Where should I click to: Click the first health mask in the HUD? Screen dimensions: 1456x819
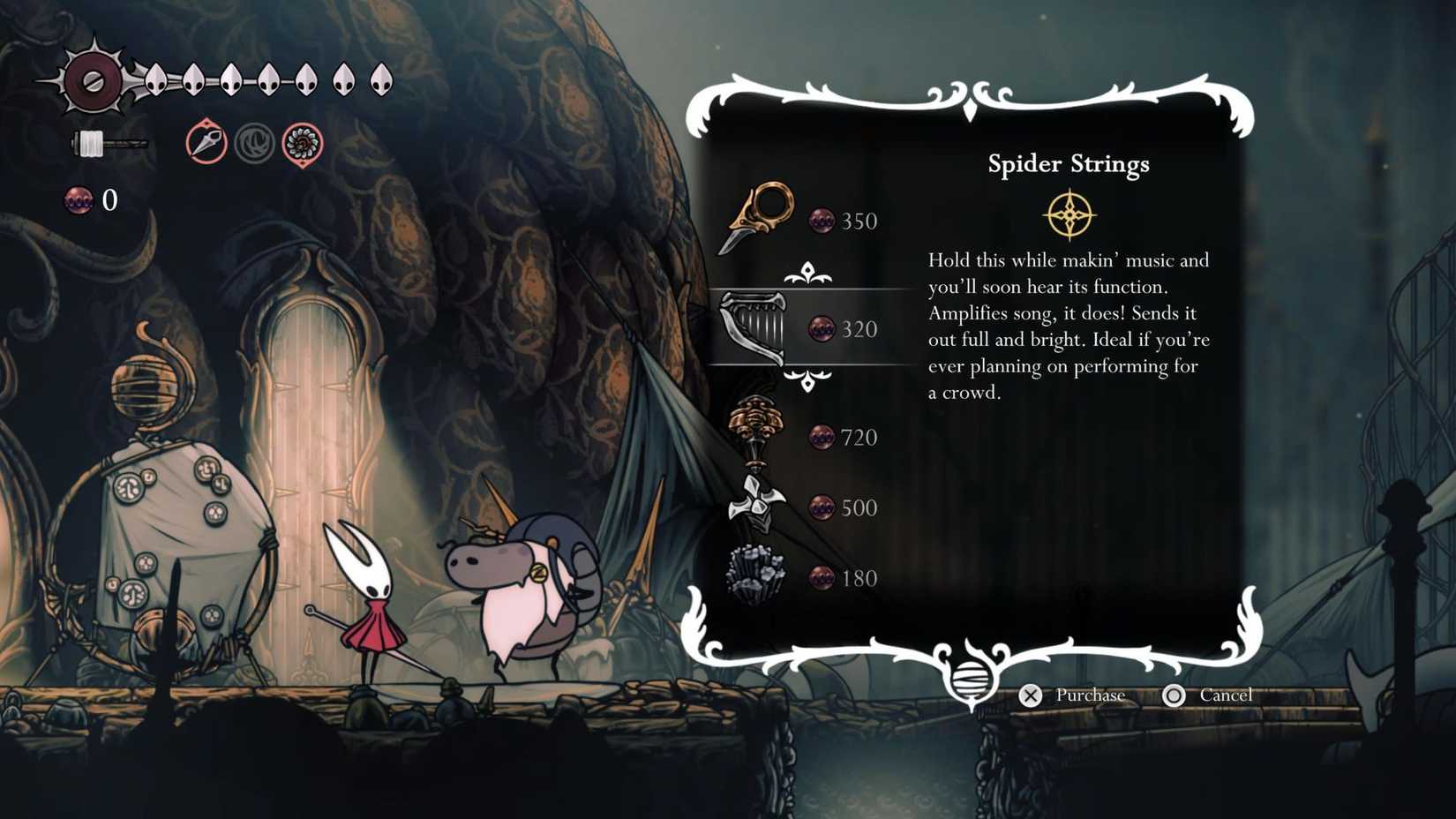pos(155,79)
